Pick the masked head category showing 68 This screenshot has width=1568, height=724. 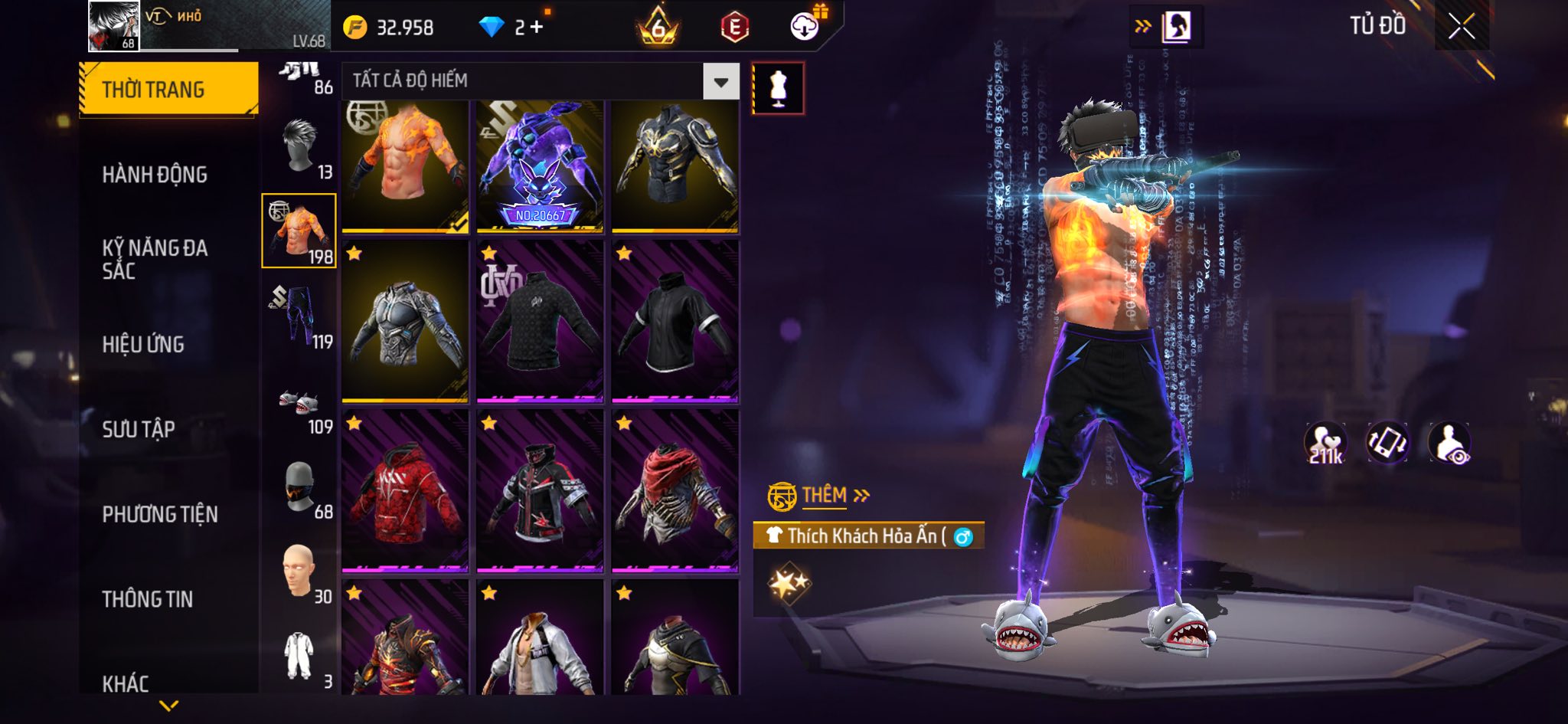click(x=300, y=489)
